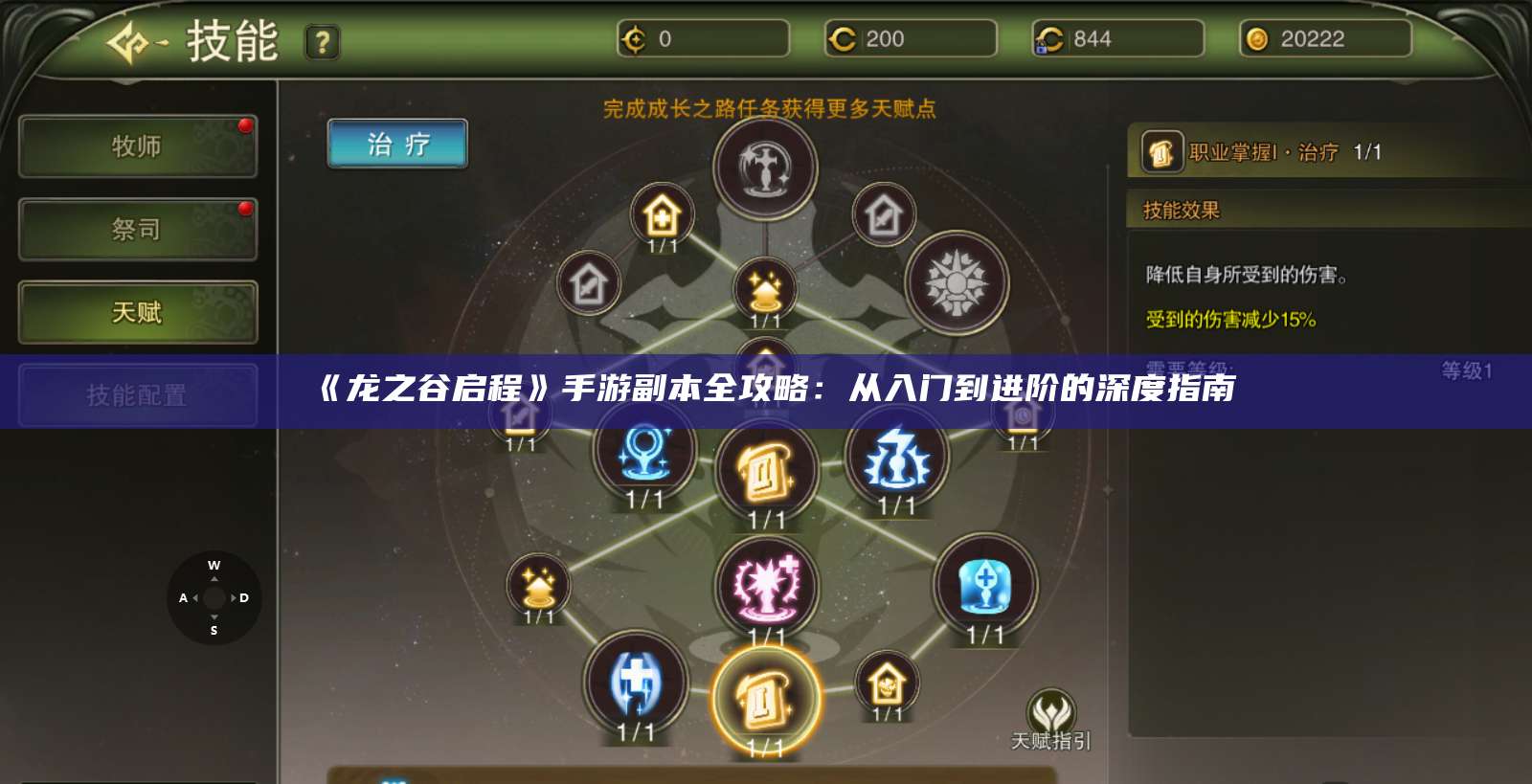1532x784 pixels.
Task: Open 技能配置 from the sidebar
Action: [137, 395]
